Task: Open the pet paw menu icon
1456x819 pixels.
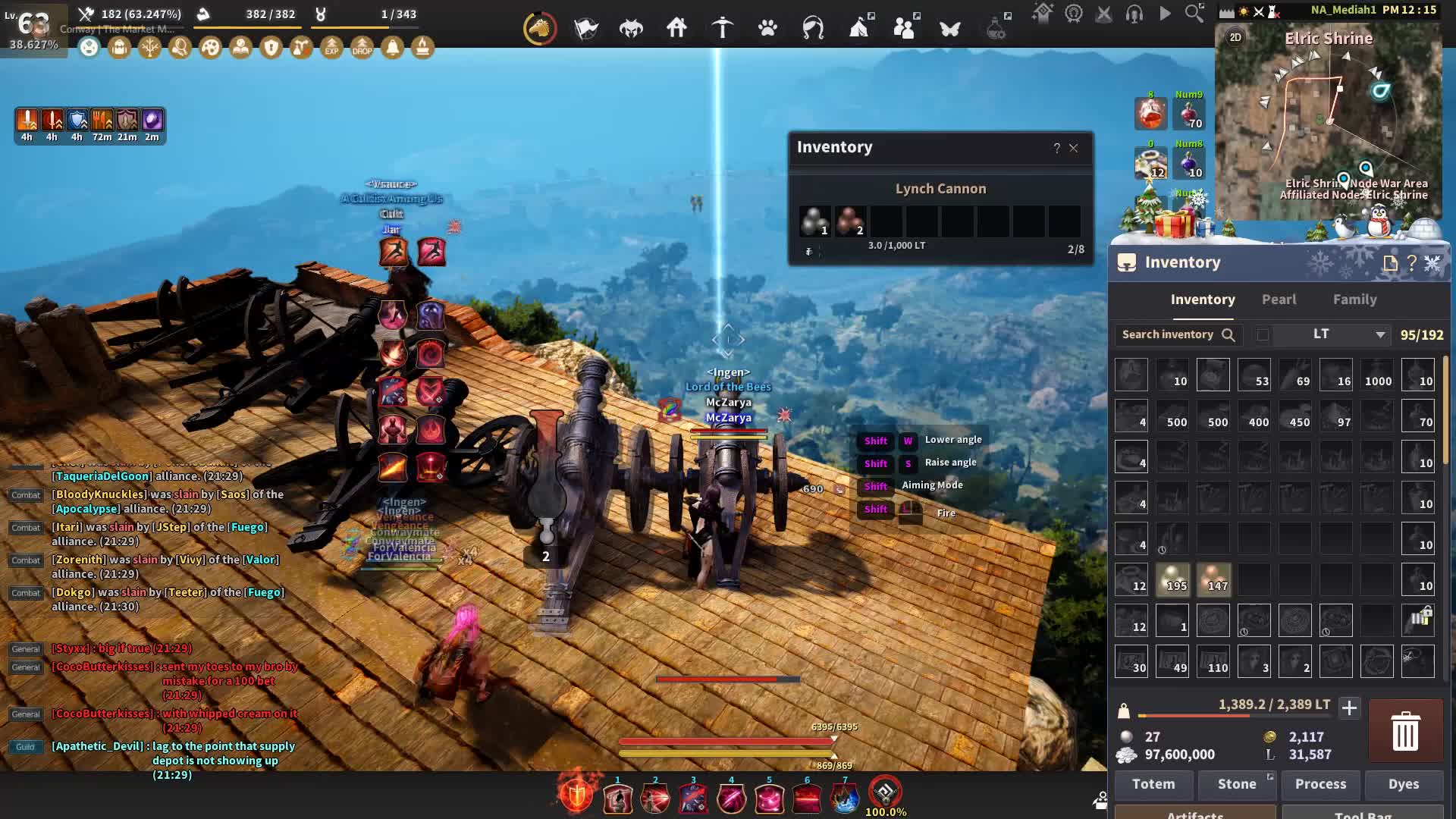Action: (767, 29)
